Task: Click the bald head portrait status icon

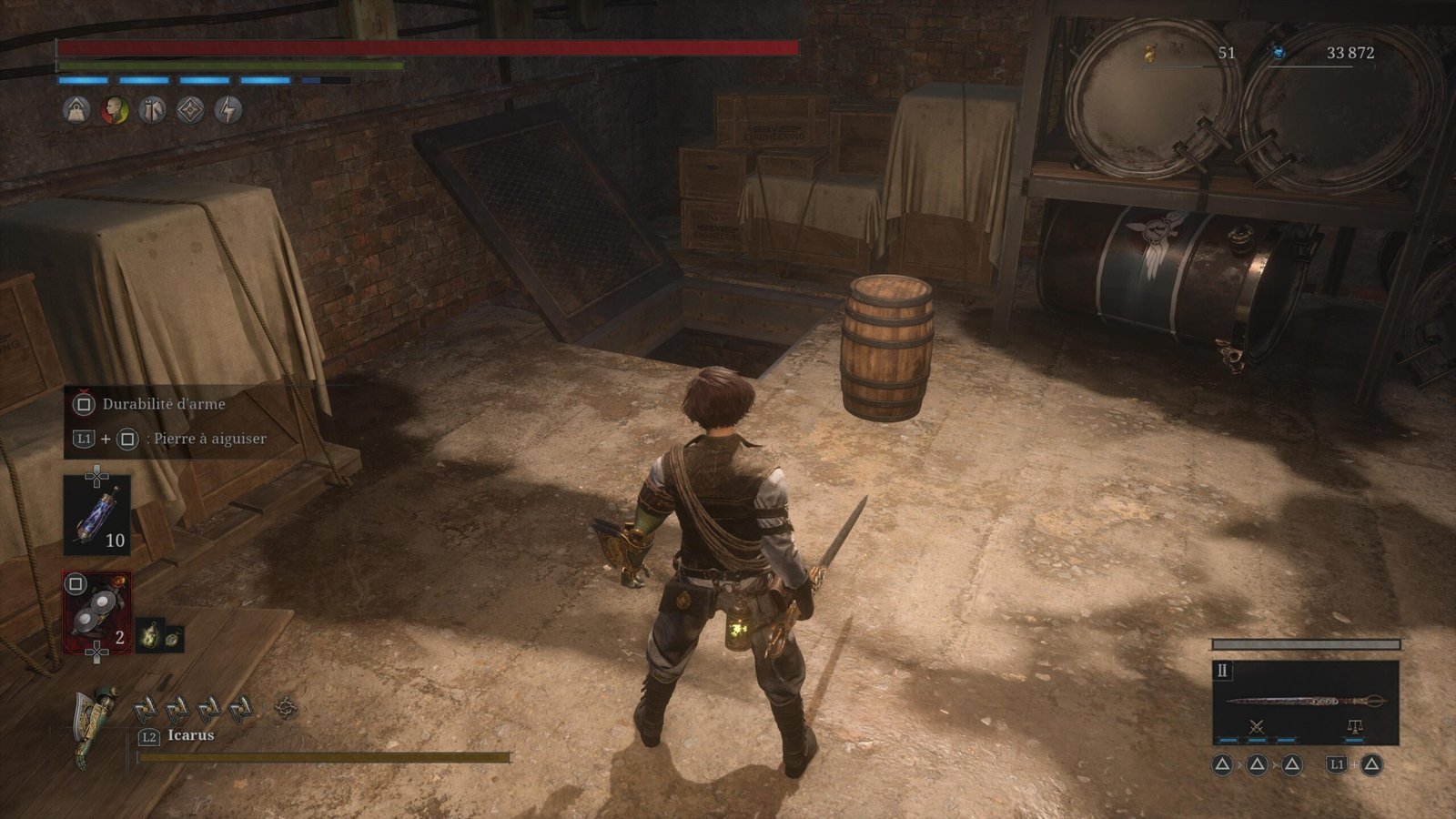Action: coord(114,110)
